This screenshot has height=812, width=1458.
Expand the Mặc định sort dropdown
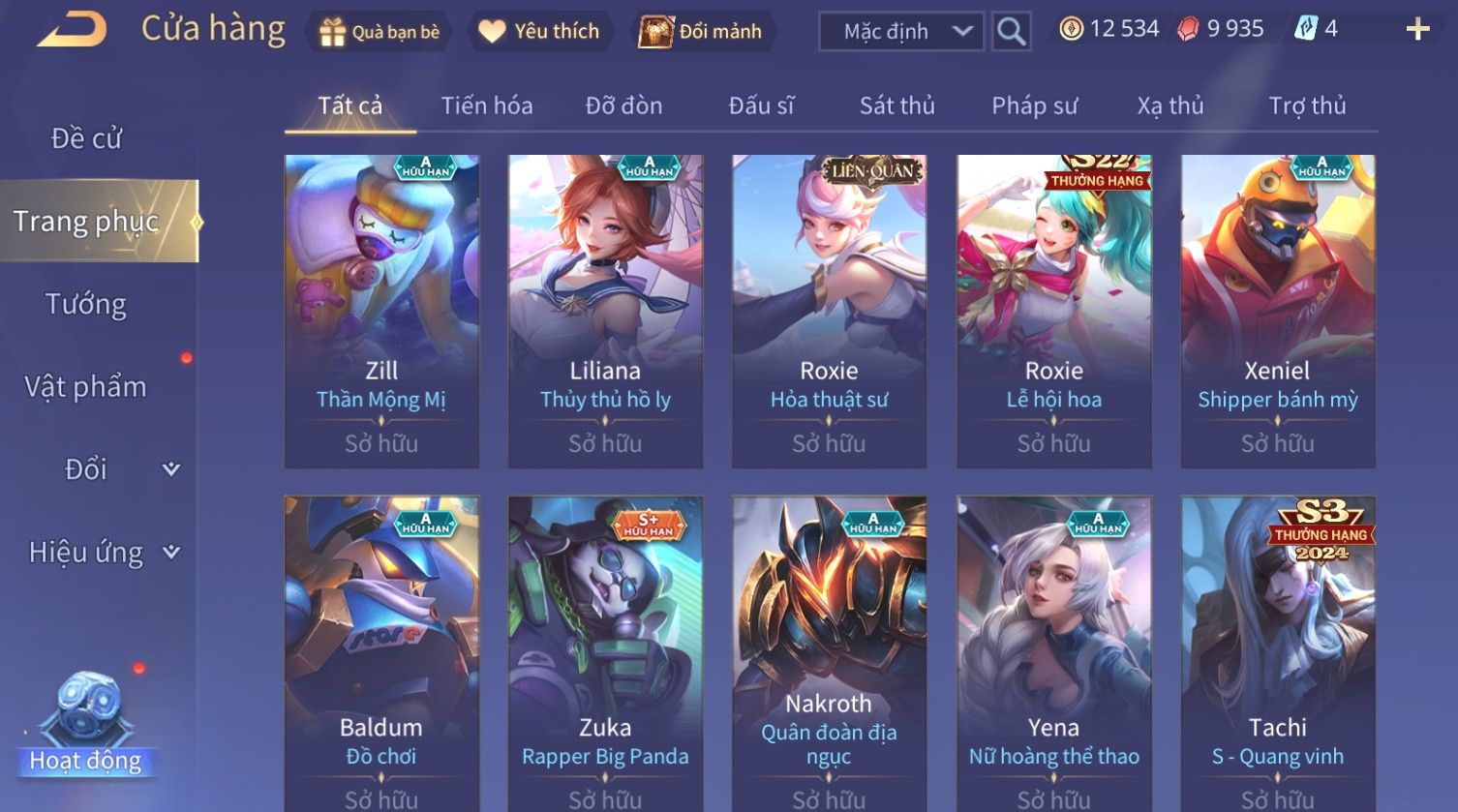pyautogui.click(x=900, y=32)
